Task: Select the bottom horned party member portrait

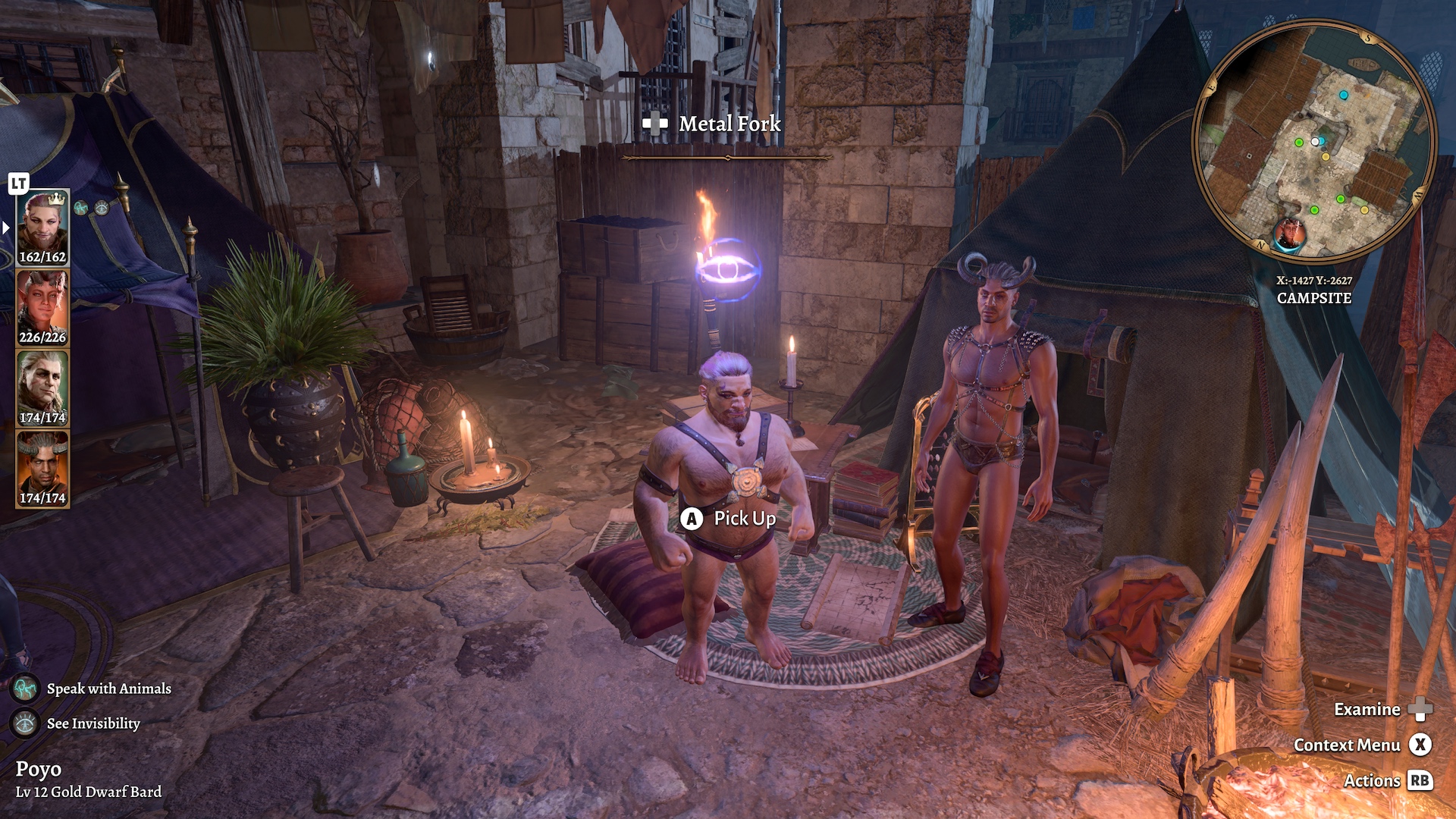Action: point(42,468)
